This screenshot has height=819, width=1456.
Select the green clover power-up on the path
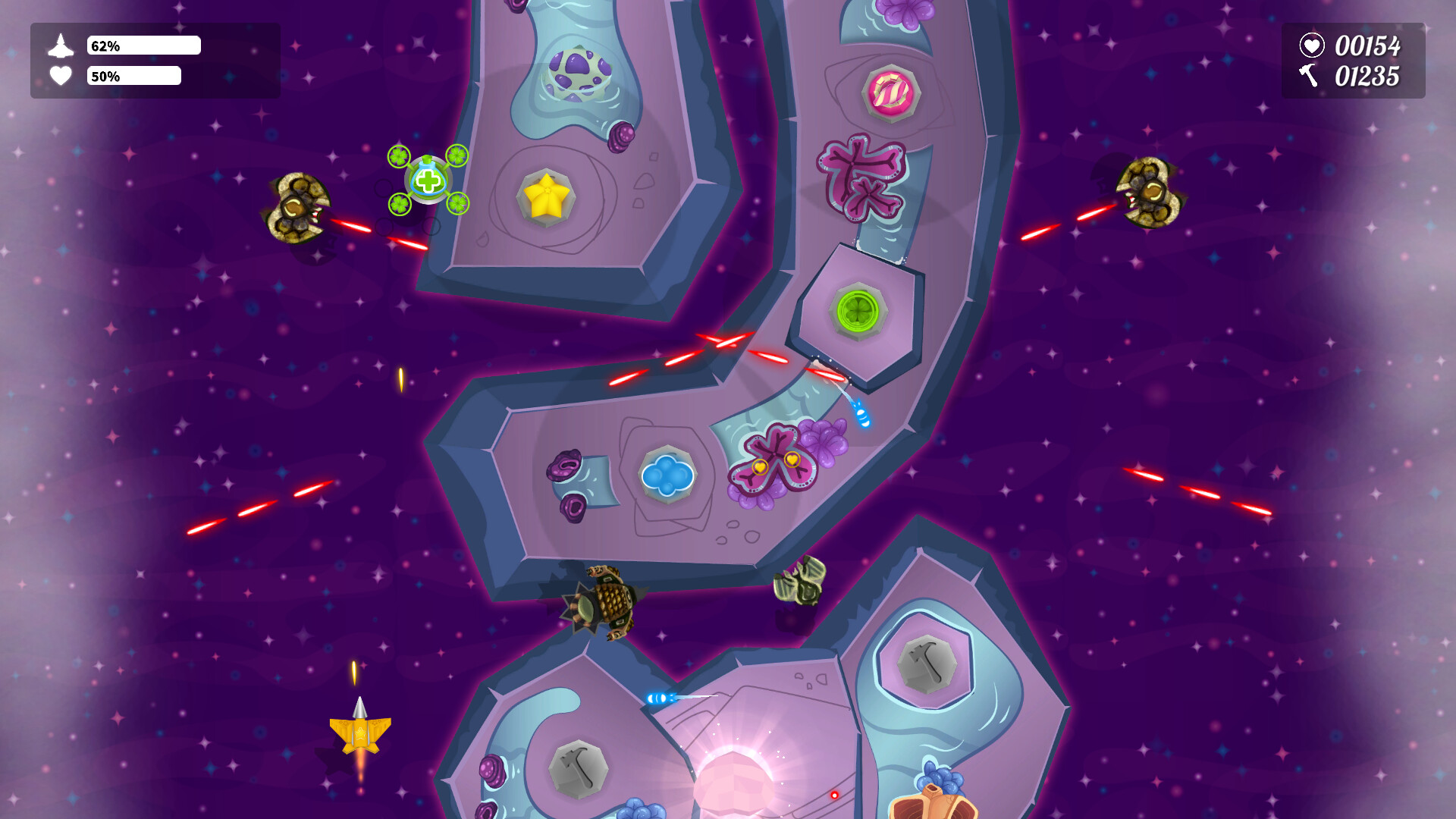pyautogui.click(x=856, y=312)
